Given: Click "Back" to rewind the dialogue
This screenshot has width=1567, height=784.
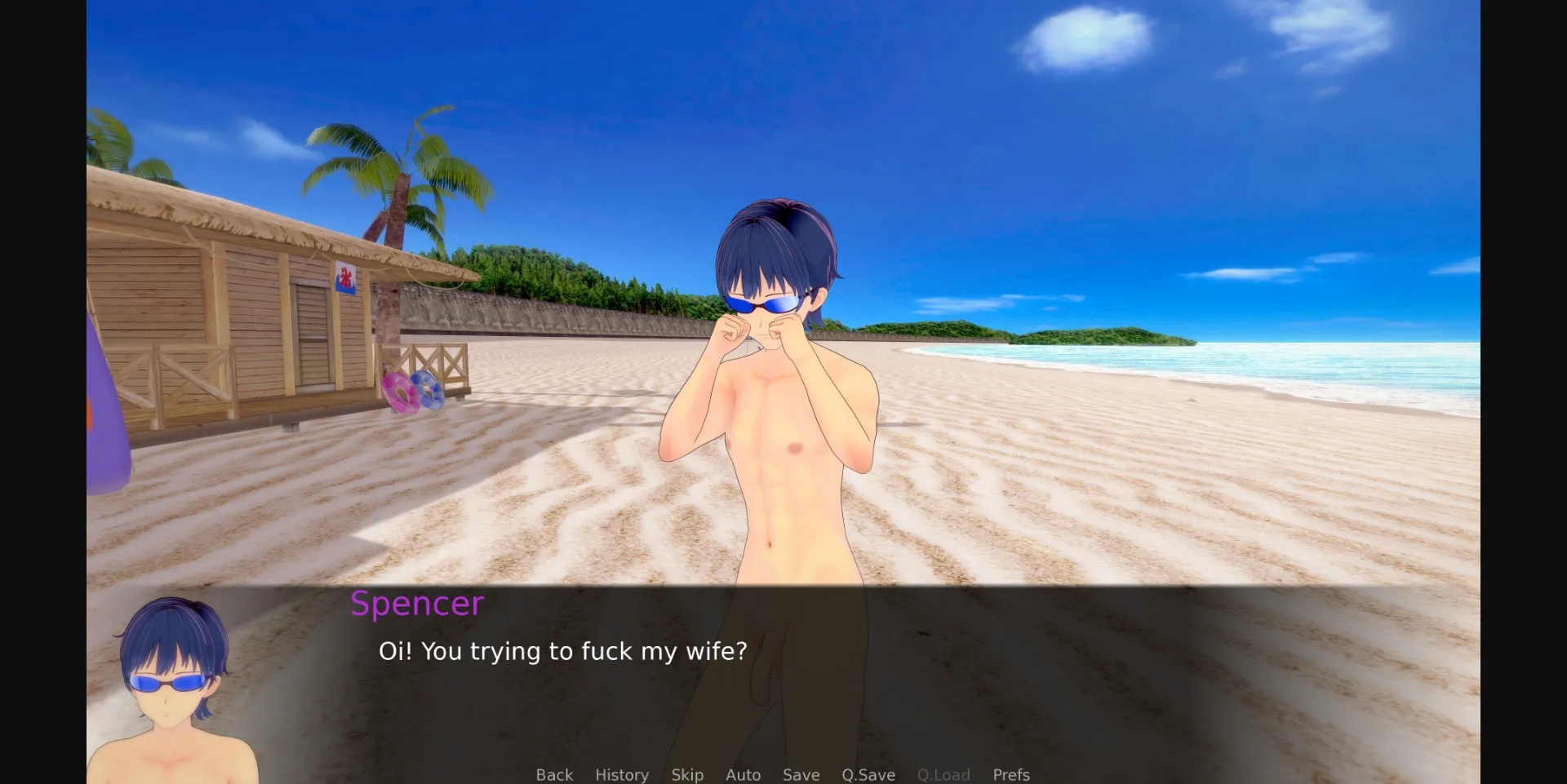Looking at the screenshot, I should 554,775.
